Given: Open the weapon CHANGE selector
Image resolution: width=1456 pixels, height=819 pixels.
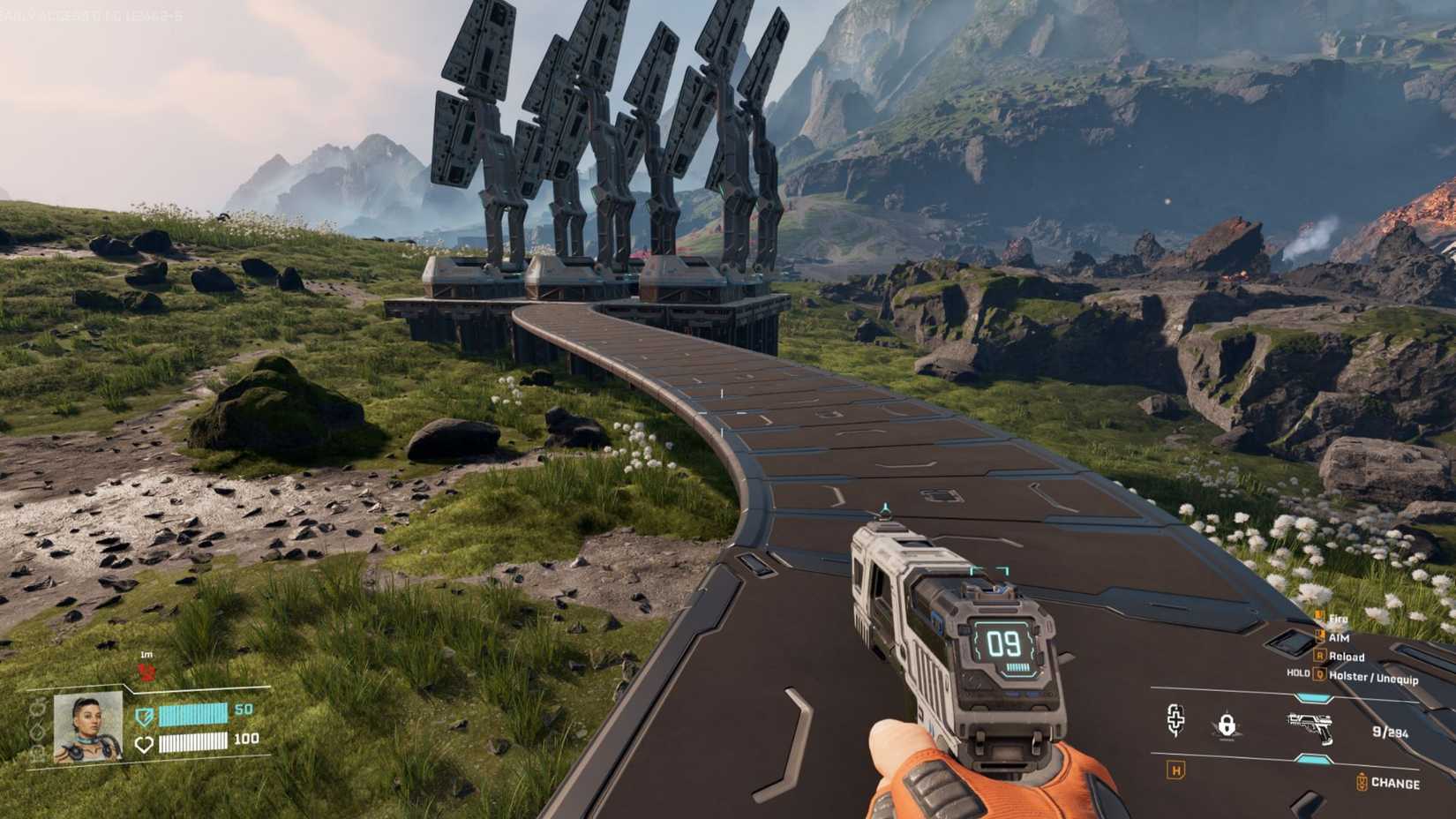Looking at the screenshot, I should (x=1394, y=783).
